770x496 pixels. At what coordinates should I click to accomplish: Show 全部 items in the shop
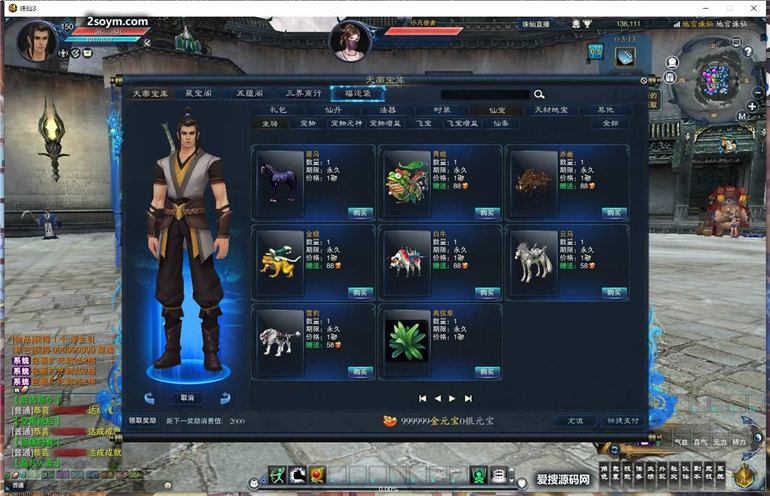pyautogui.click(x=610, y=124)
